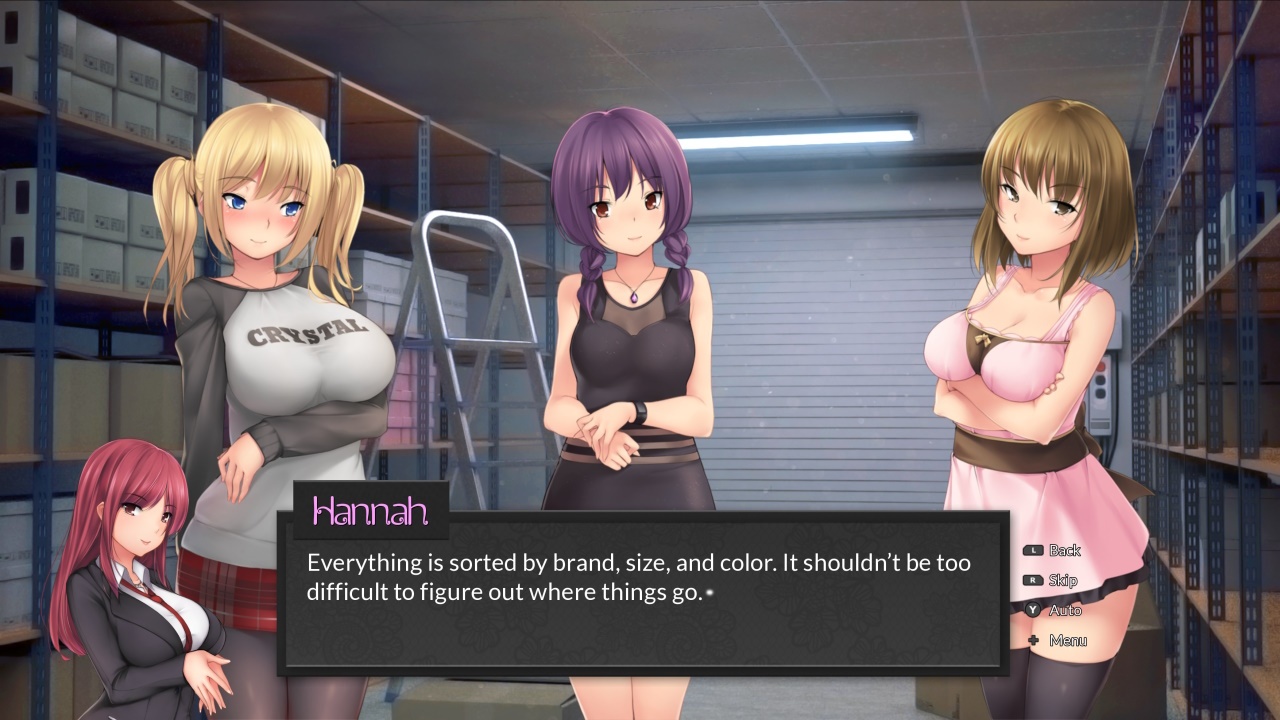
Task: Toggle back to the previous dialogue line
Action: click(1065, 550)
